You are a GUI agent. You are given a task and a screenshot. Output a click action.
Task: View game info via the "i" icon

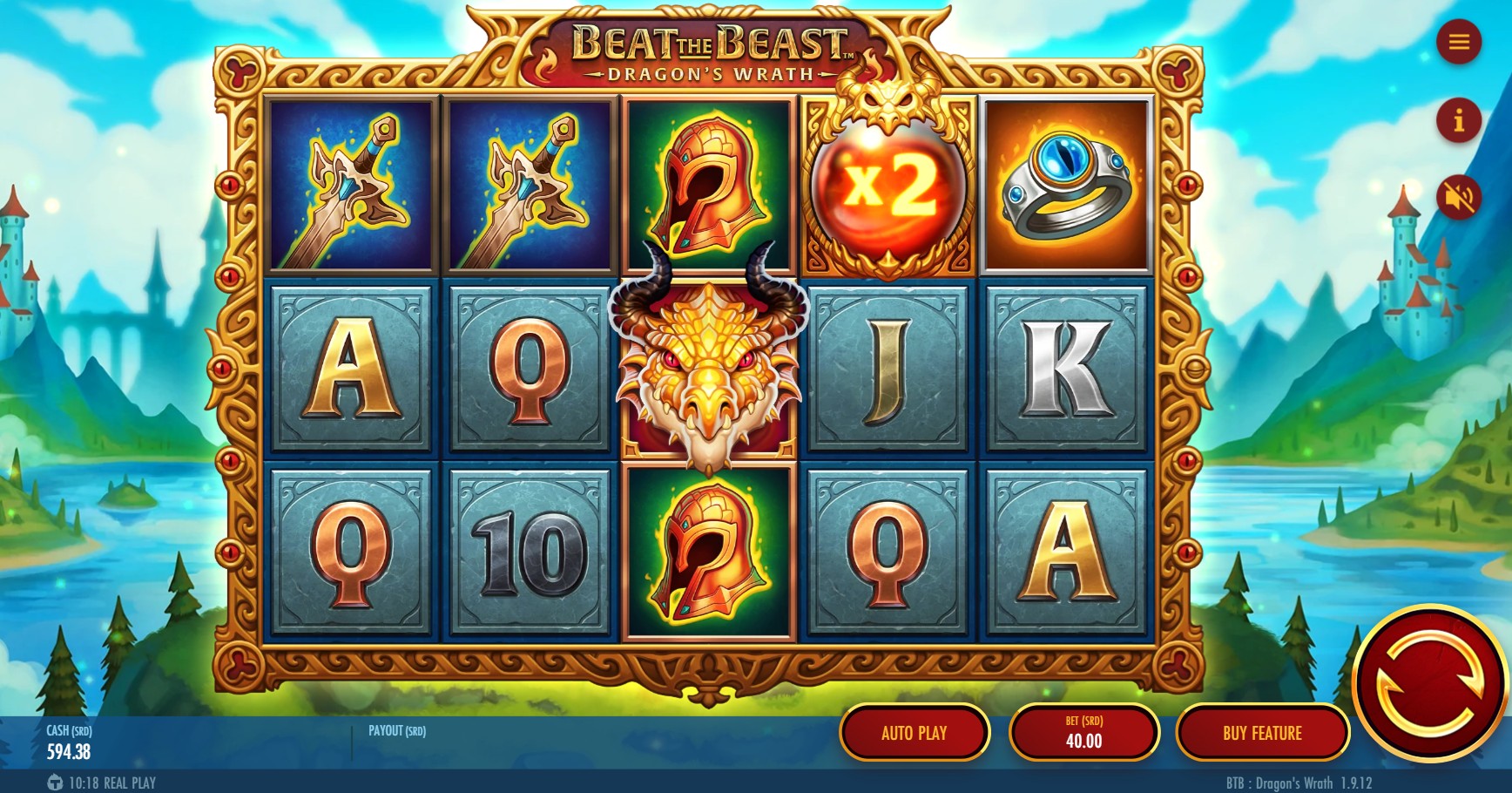1459,122
